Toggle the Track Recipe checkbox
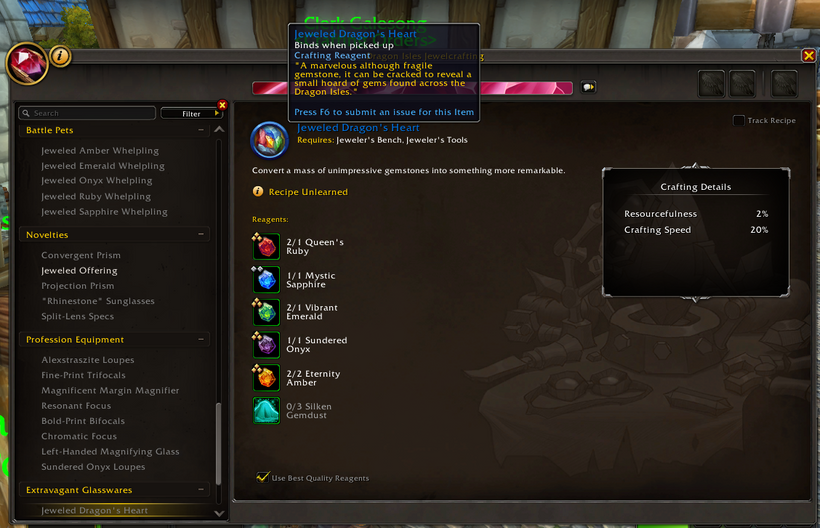 pos(739,121)
